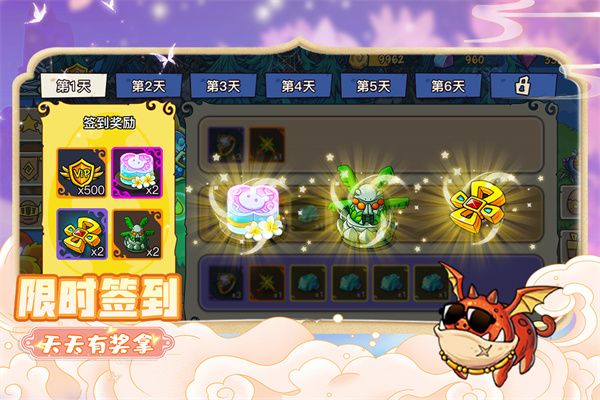Select the 第3天 tab

222,86
